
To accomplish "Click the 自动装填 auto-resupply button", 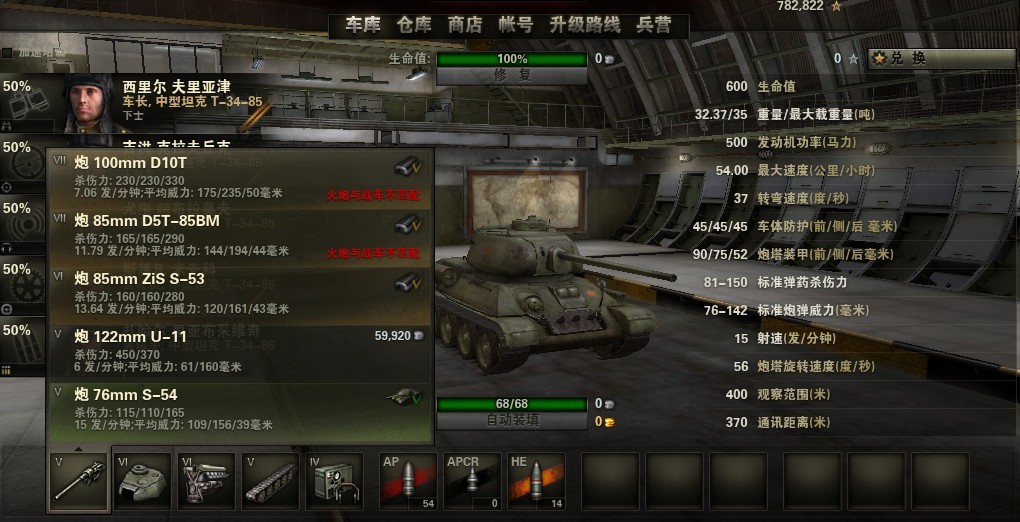I will (x=512, y=421).
